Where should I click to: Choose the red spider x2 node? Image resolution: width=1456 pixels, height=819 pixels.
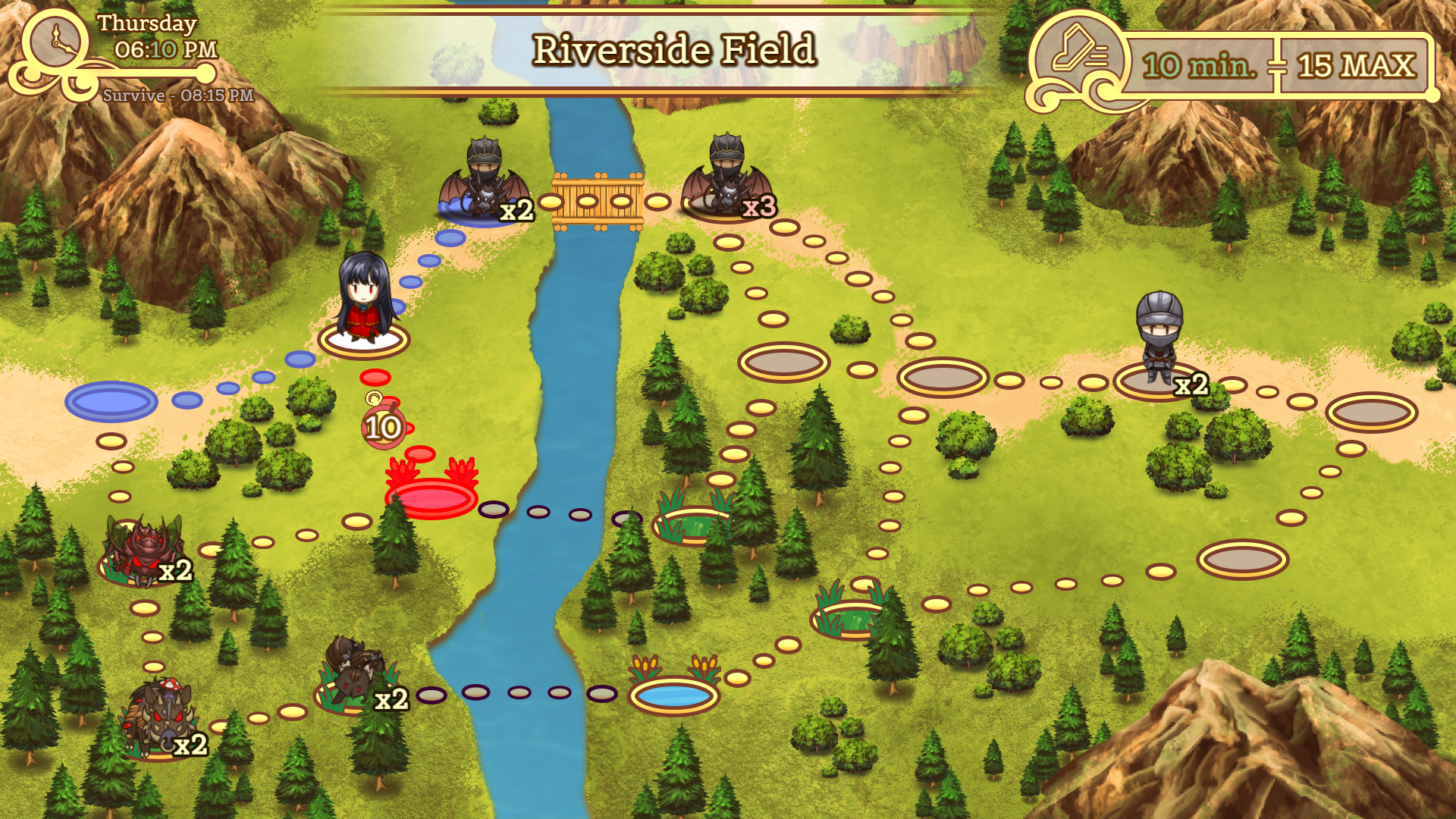coord(143,551)
